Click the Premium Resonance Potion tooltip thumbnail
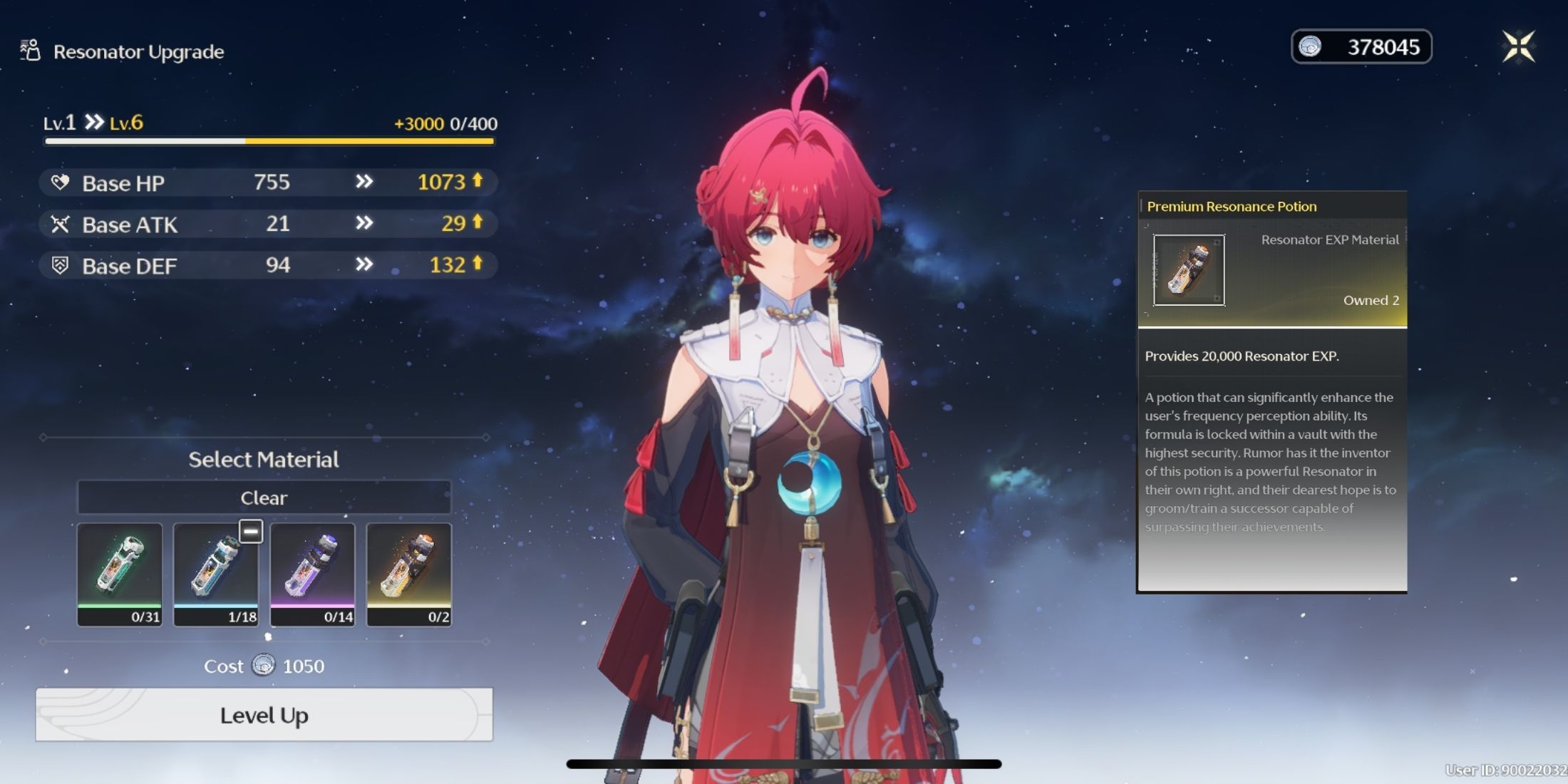The height and width of the screenshot is (784, 1568). [x=1189, y=270]
